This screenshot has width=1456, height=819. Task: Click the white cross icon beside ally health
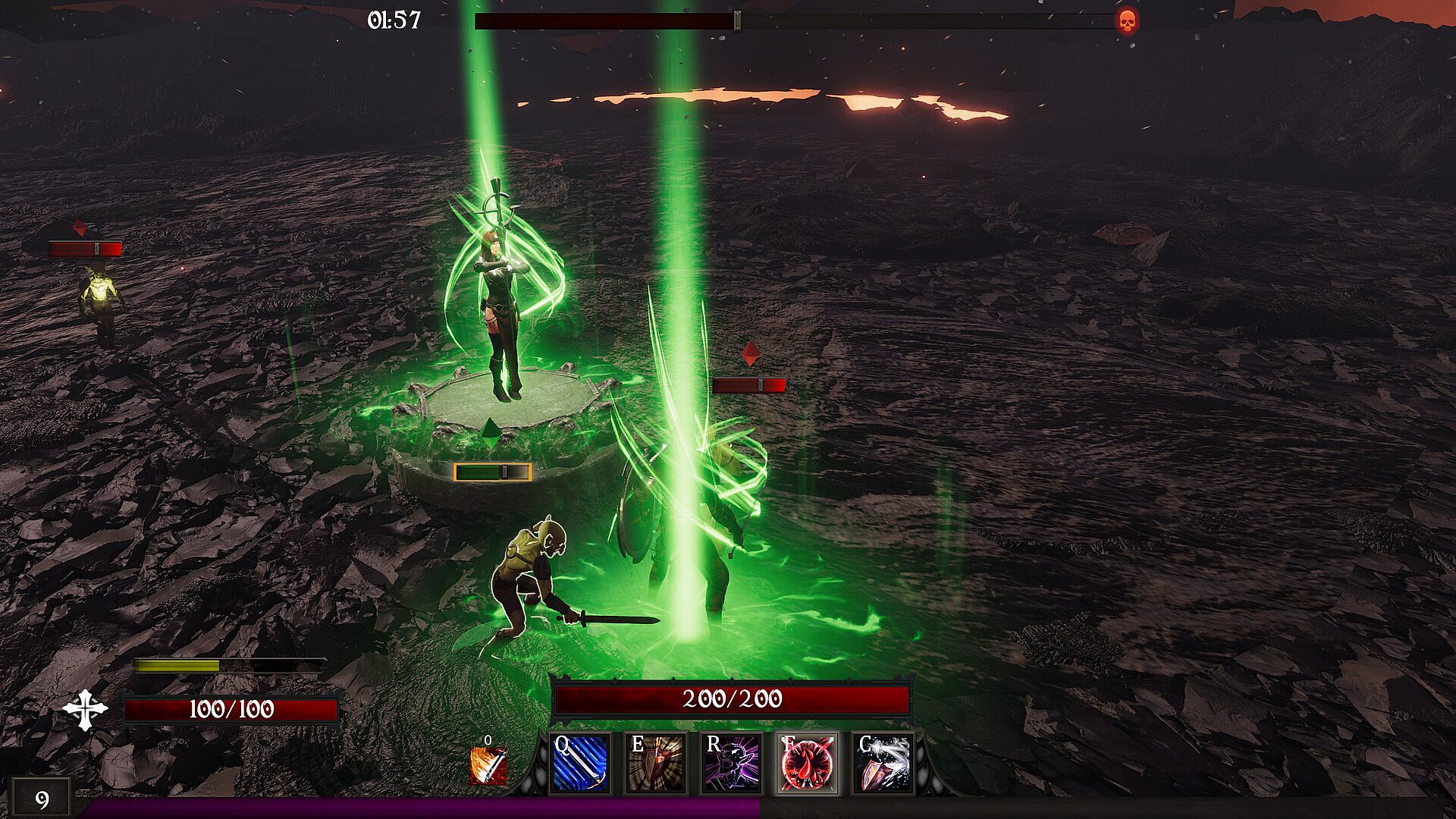coord(85,711)
